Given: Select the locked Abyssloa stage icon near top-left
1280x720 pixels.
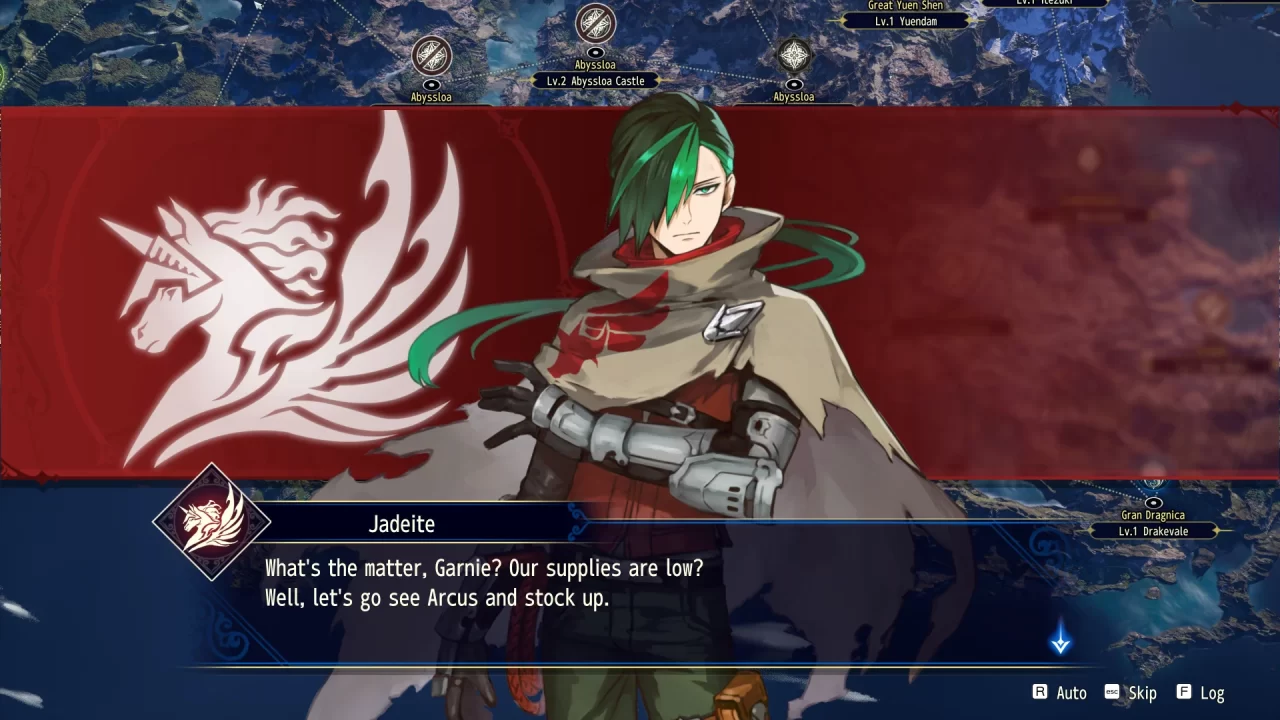Looking at the screenshot, I should pyautogui.click(x=430, y=57).
